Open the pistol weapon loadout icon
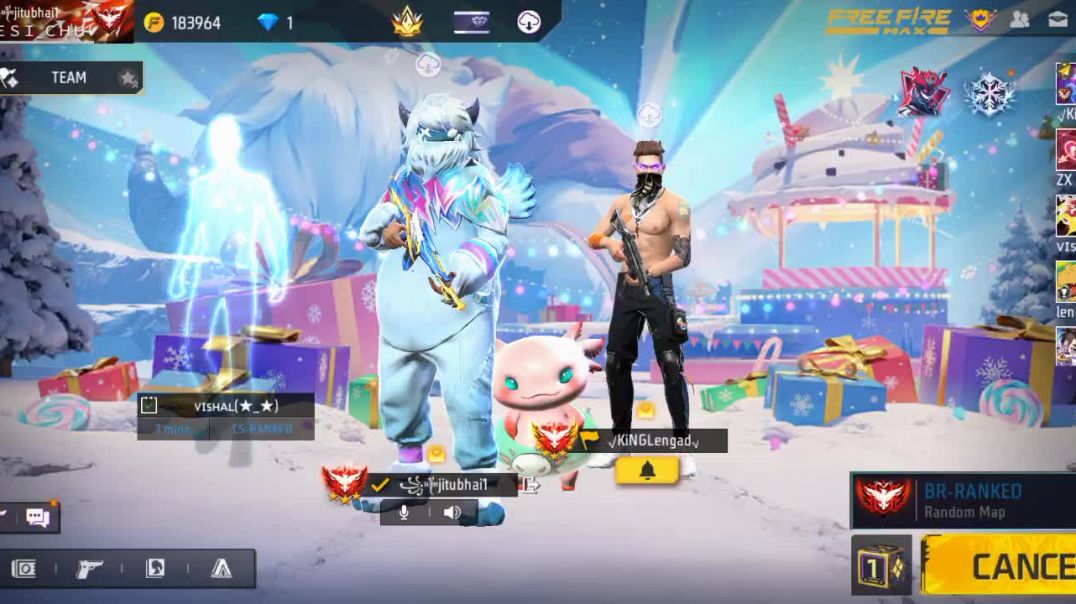 (90, 568)
